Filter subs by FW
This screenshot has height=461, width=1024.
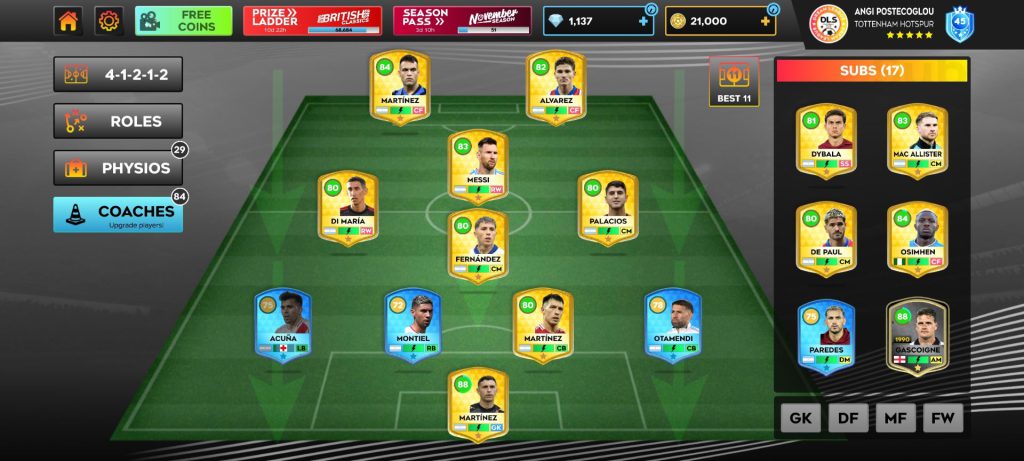[x=942, y=418]
